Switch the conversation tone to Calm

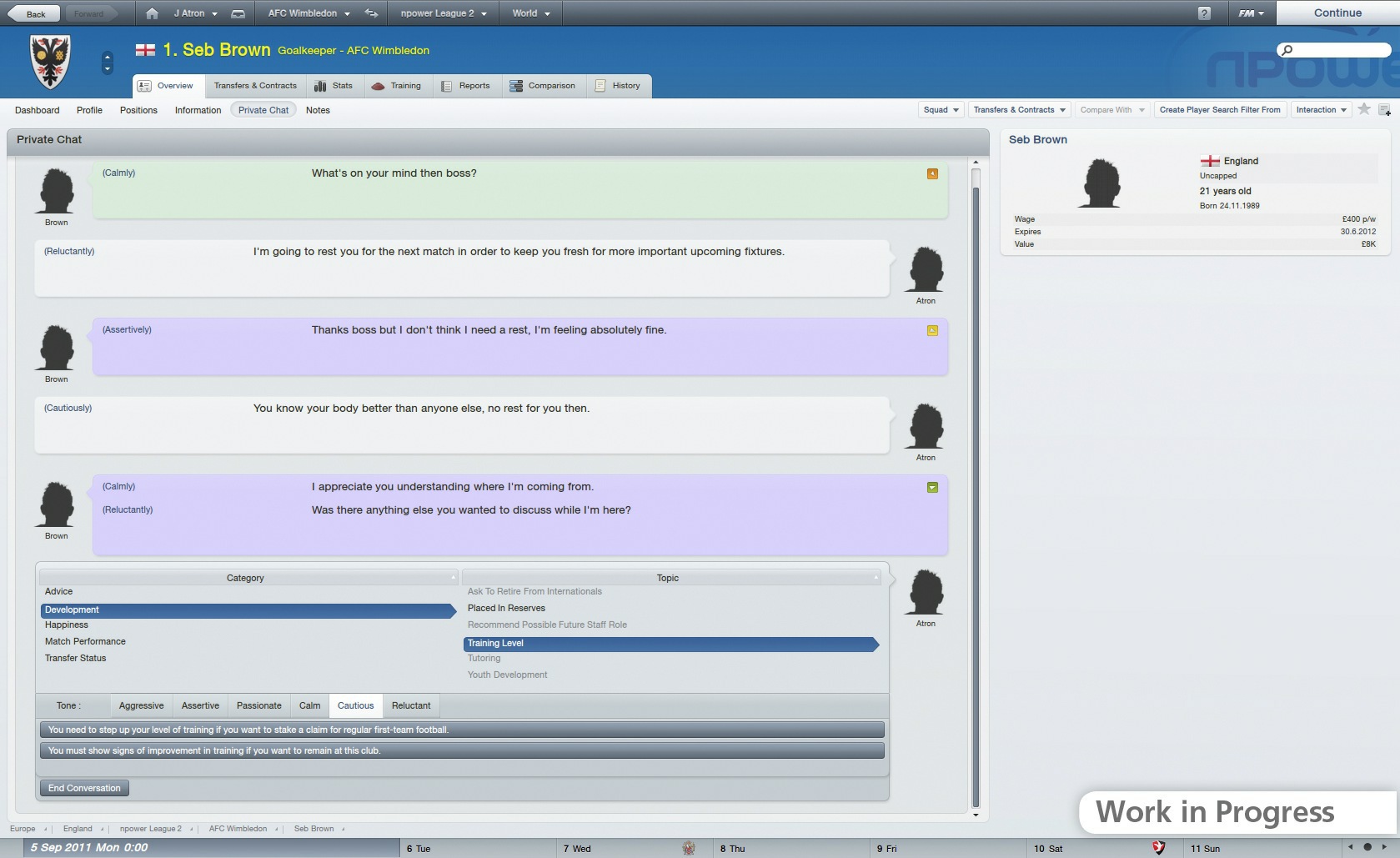coord(309,705)
